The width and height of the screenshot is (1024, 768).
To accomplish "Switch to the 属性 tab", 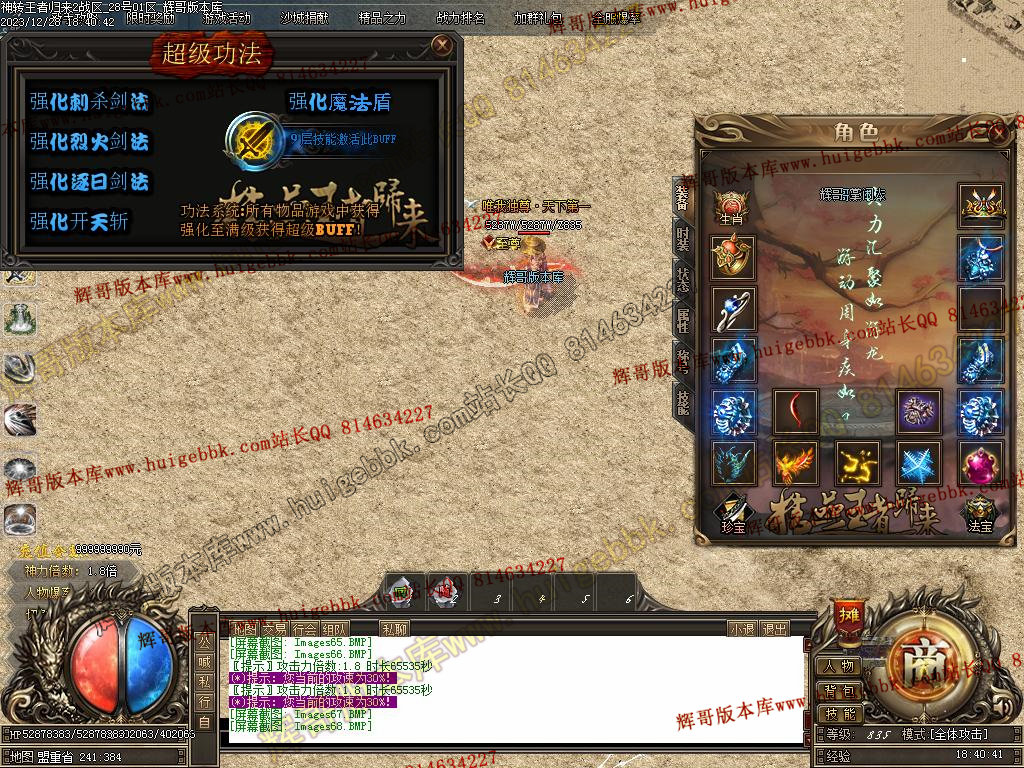I will coord(683,320).
